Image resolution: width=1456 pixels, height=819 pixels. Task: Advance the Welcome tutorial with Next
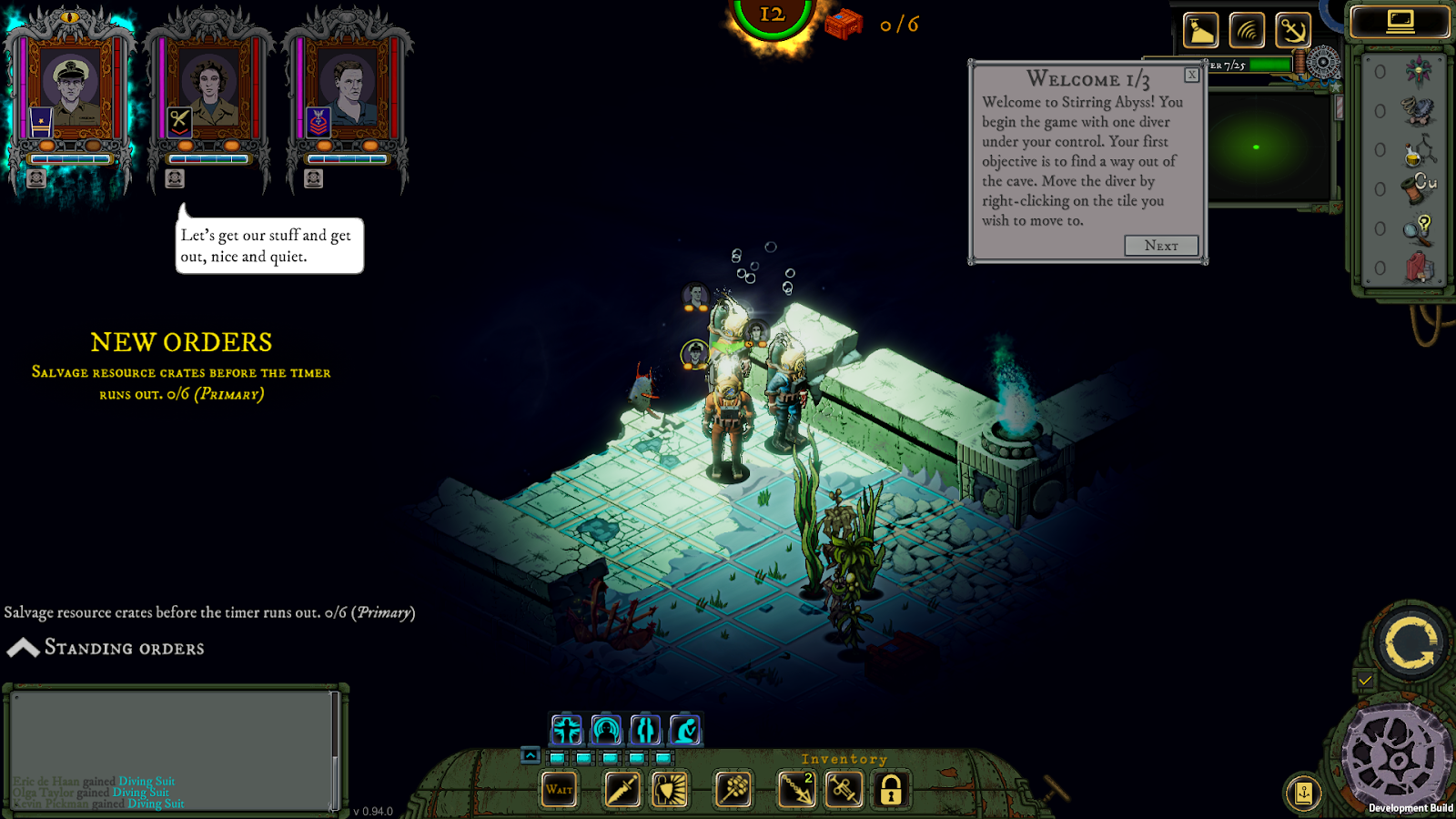pos(1160,246)
